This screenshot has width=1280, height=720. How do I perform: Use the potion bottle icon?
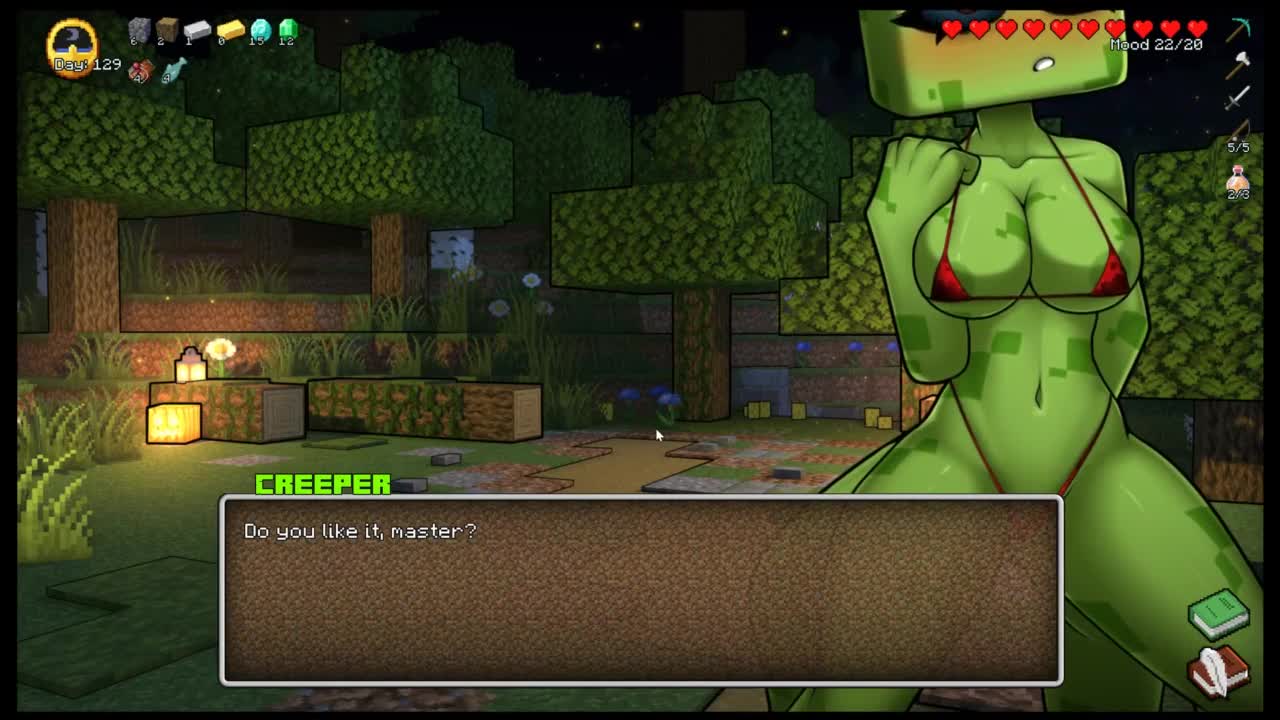1239,181
